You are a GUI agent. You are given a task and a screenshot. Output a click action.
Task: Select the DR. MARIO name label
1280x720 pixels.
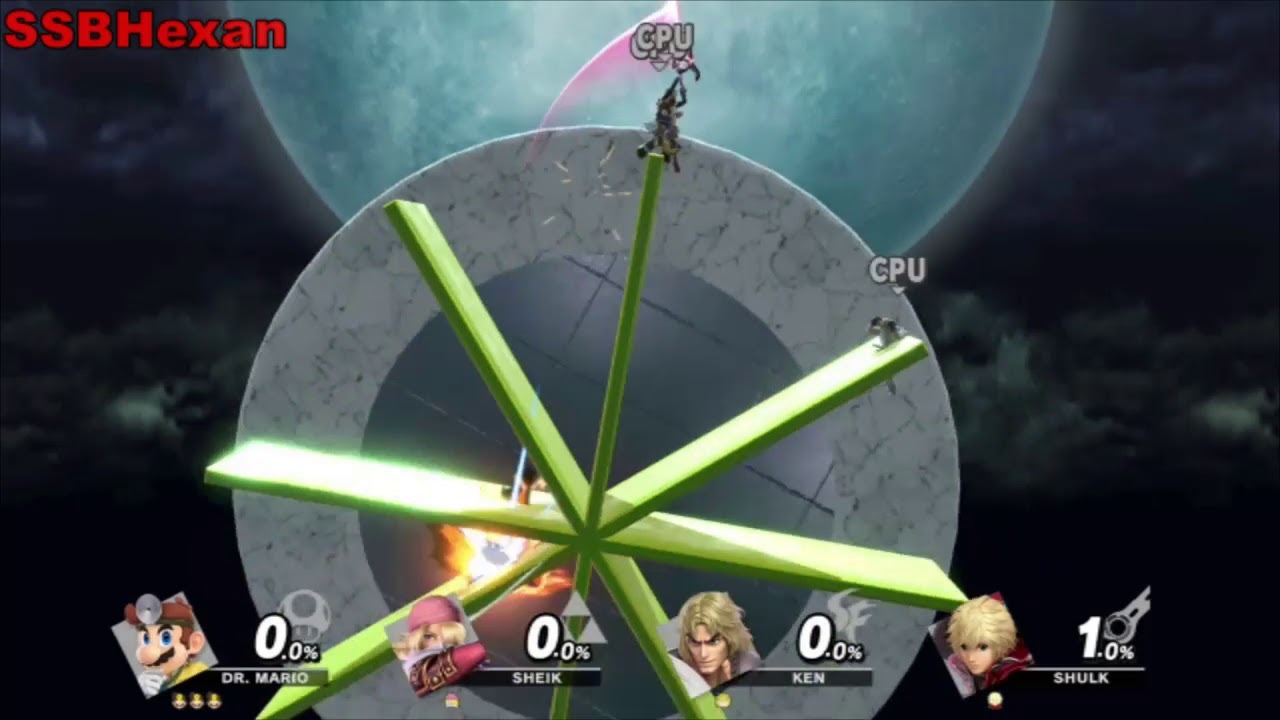pyautogui.click(x=264, y=678)
